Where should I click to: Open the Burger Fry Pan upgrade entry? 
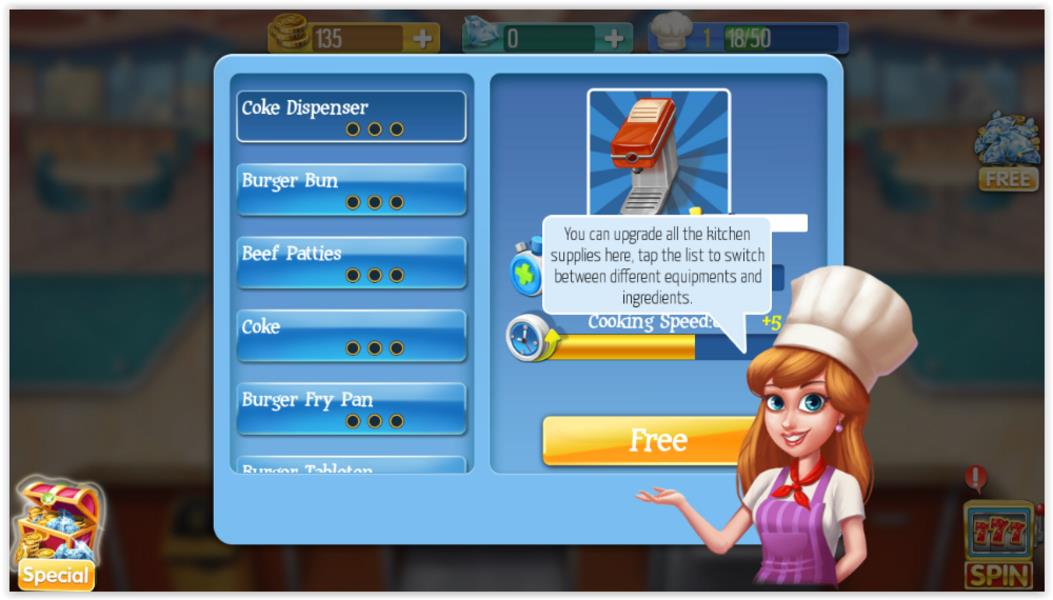[351, 409]
